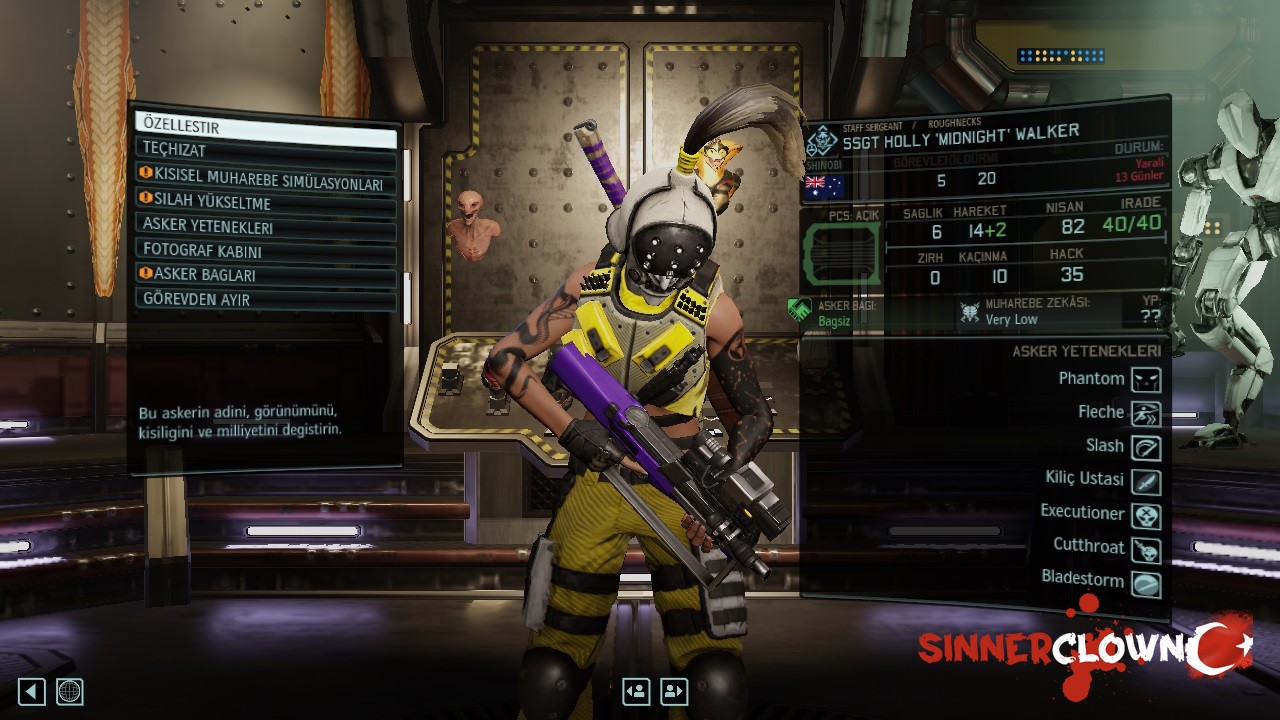Open the globe world map button

70,691
